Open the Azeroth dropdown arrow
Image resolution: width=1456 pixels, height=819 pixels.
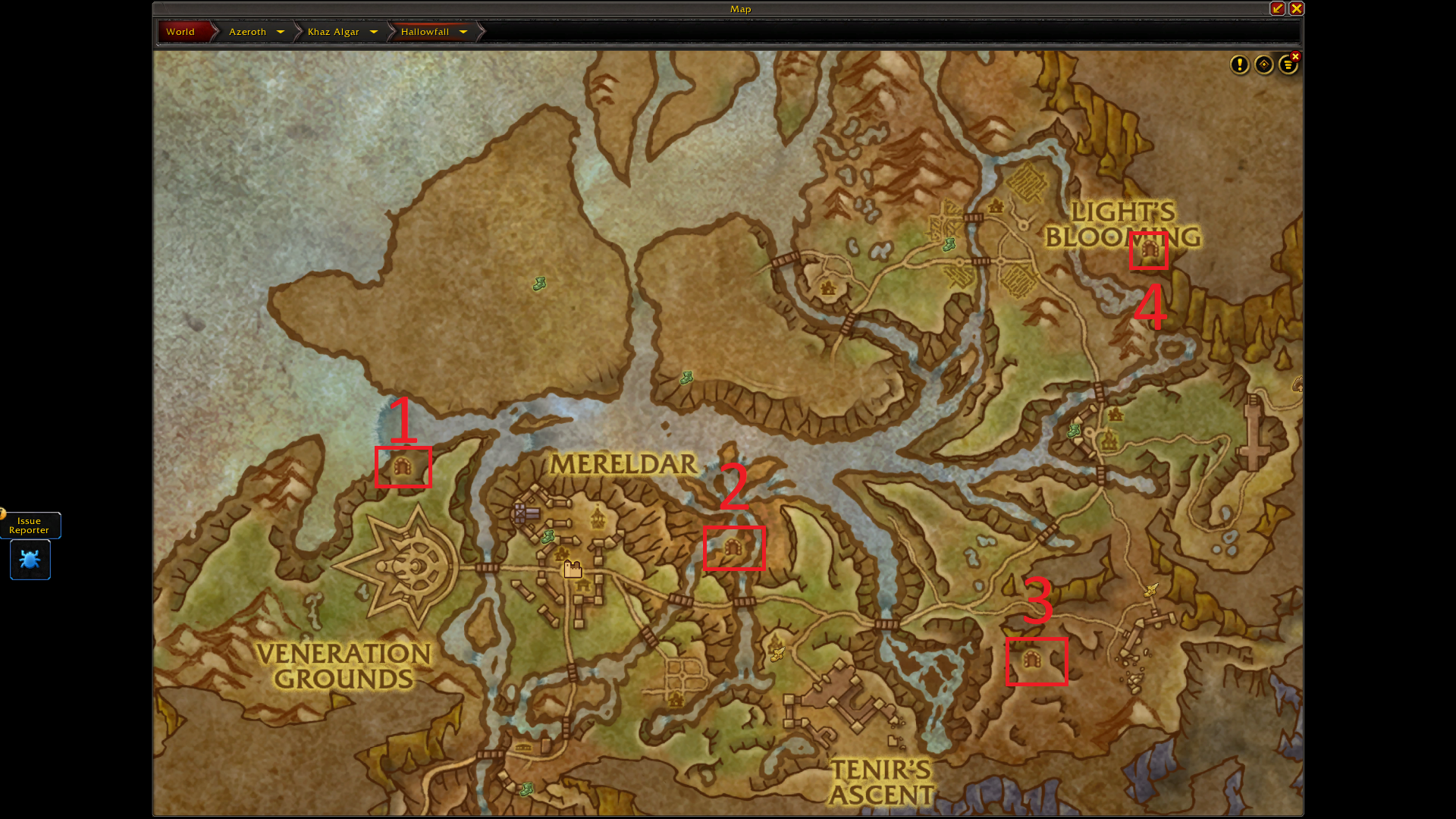click(x=281, y=32)
